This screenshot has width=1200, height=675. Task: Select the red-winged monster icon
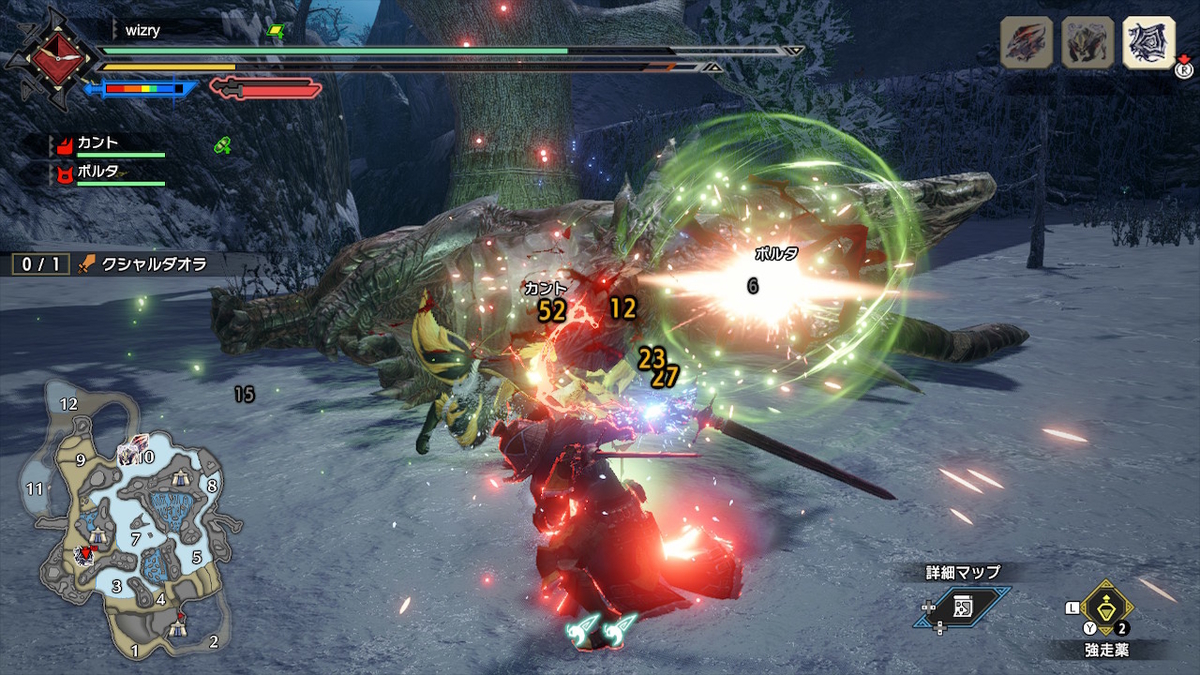[1026, 45]
